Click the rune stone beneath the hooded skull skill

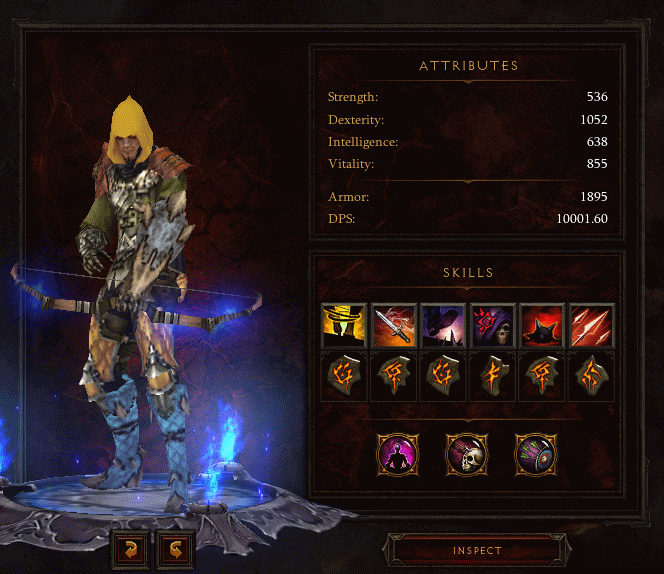tap(492, 376)
